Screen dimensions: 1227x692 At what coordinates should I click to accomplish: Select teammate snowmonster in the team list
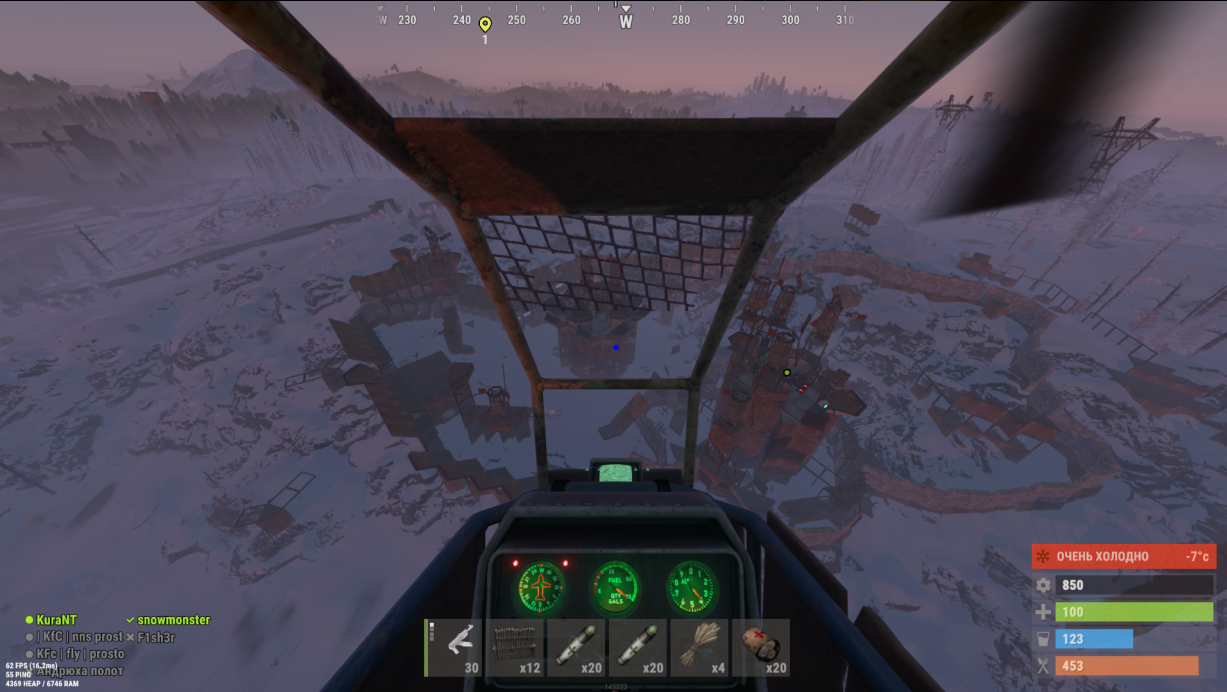coord(173,620)
